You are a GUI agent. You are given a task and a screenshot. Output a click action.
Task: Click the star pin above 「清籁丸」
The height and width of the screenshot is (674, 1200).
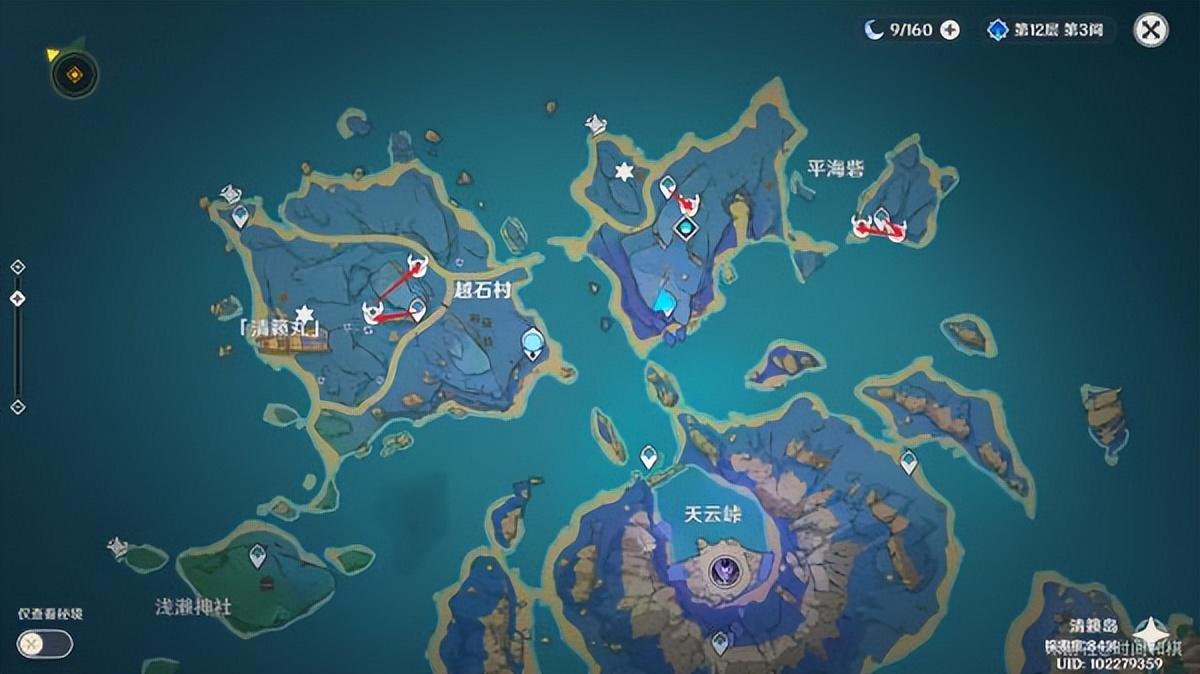[x=304, y=315]
